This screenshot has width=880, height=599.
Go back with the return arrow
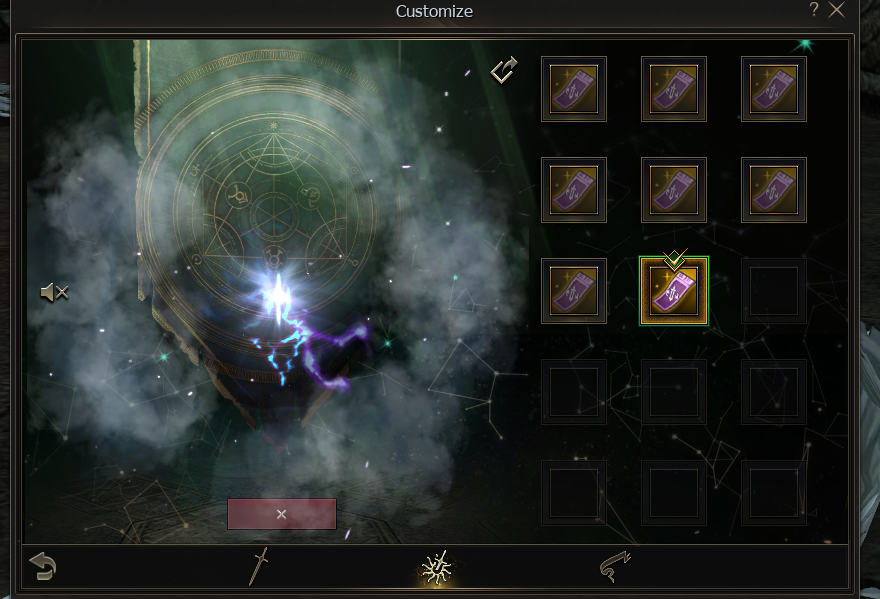click(x=42, y=567)
